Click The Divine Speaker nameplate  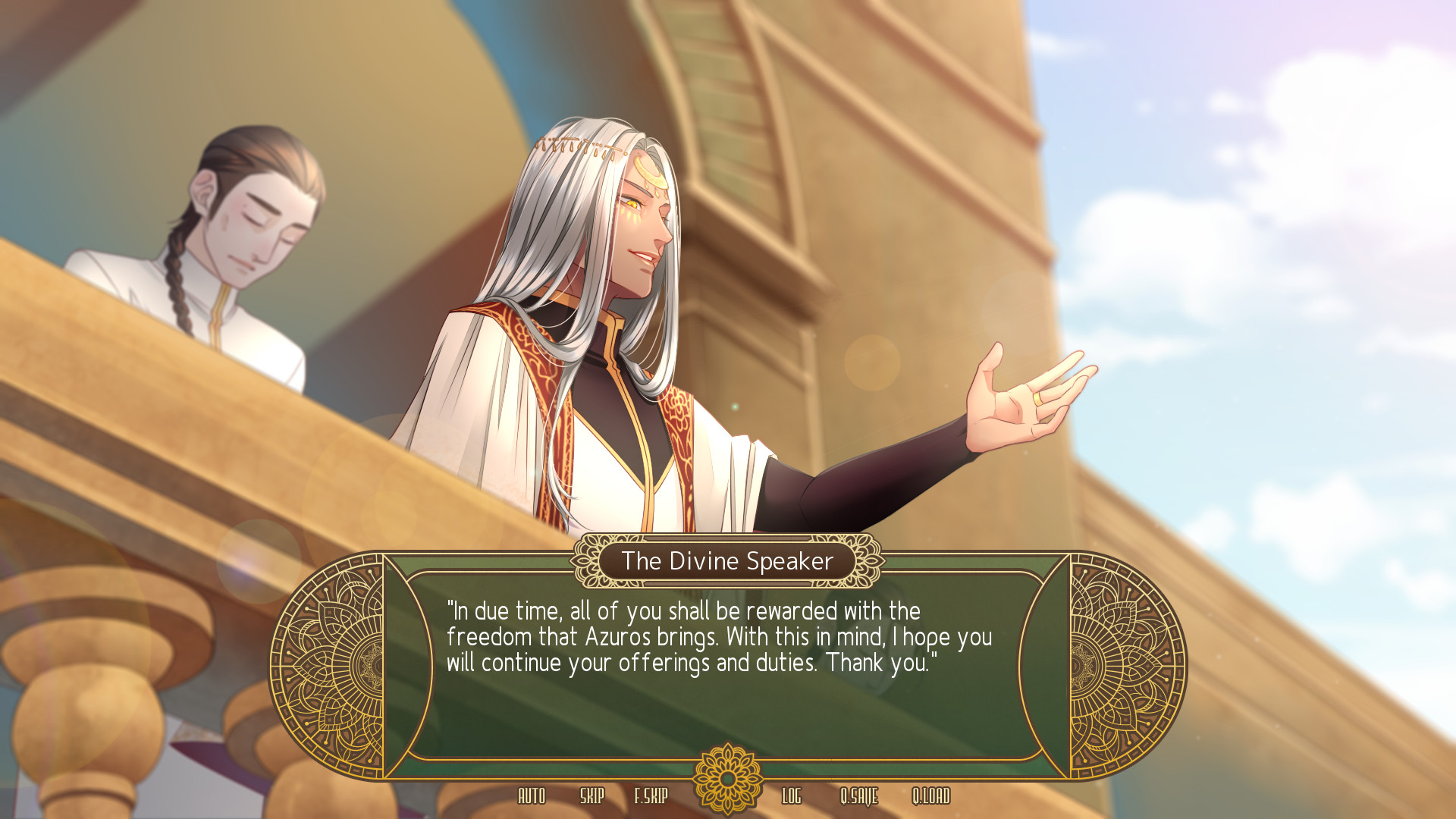pos(726,562)
